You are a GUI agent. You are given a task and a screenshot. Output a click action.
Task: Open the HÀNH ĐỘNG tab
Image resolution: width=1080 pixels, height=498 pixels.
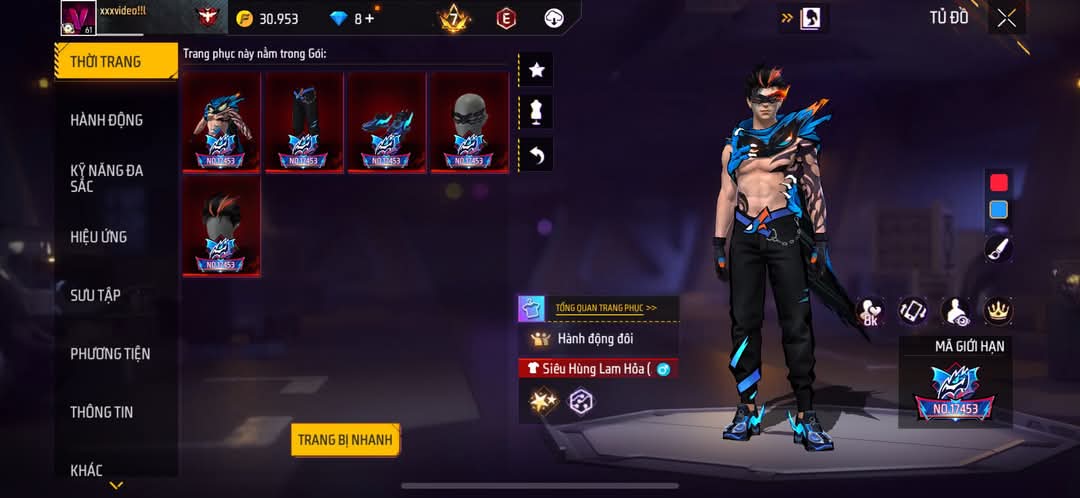point(107,120)
